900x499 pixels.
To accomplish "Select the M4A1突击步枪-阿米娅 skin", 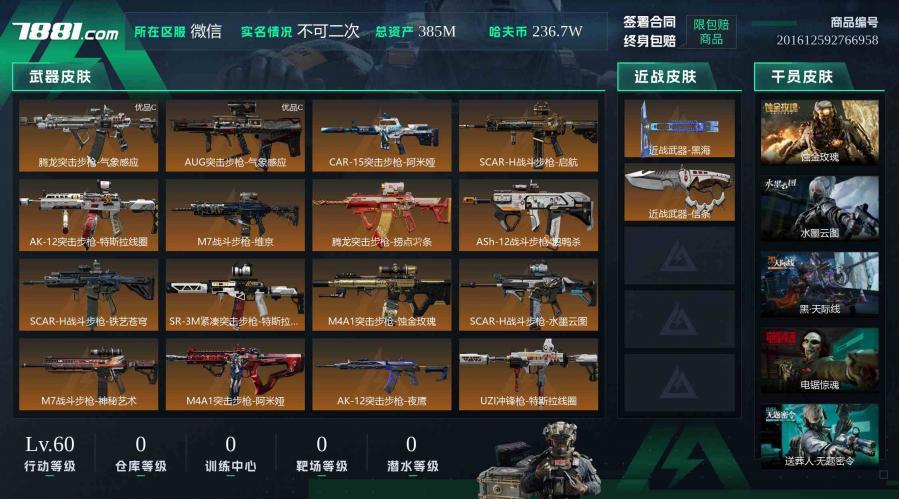I will point(235,374).
